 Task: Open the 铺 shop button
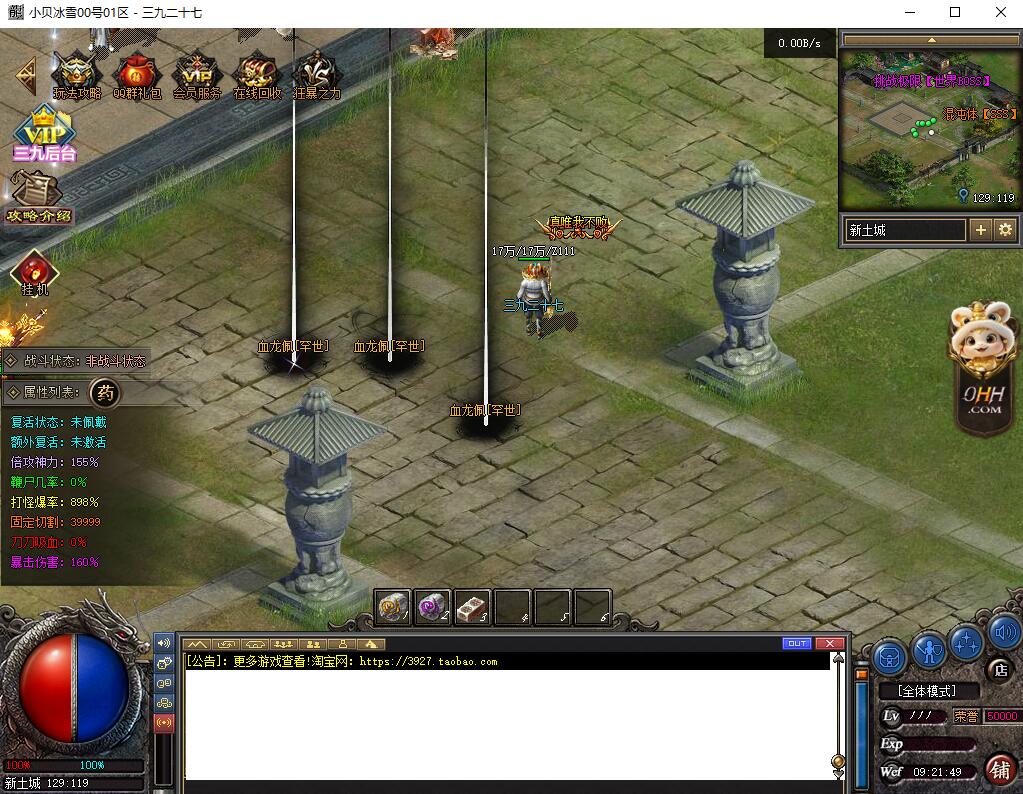[998, 768]
